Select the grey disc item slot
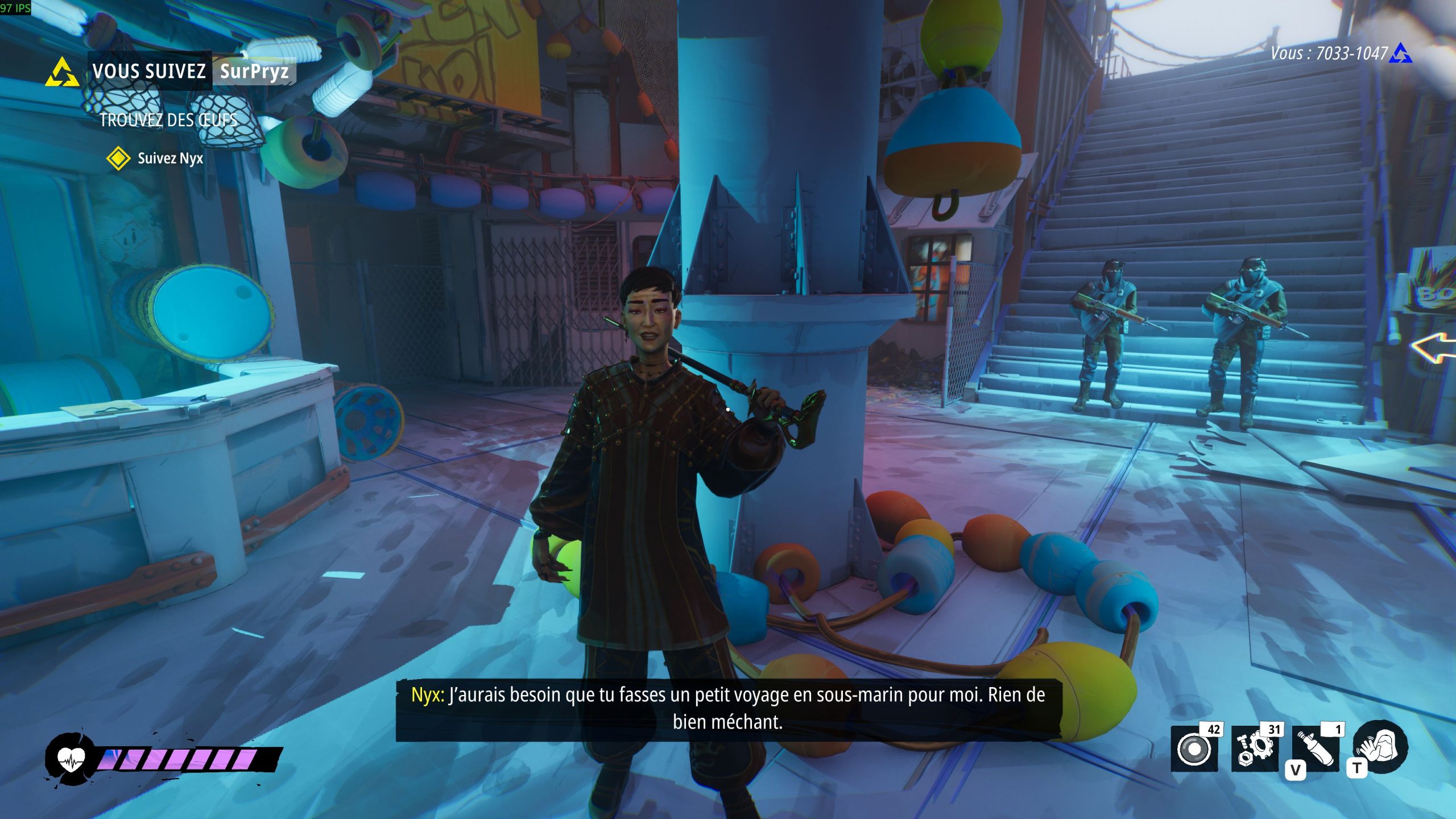Viewport: 1456px width, 819px height. (x=1194, y=749)
